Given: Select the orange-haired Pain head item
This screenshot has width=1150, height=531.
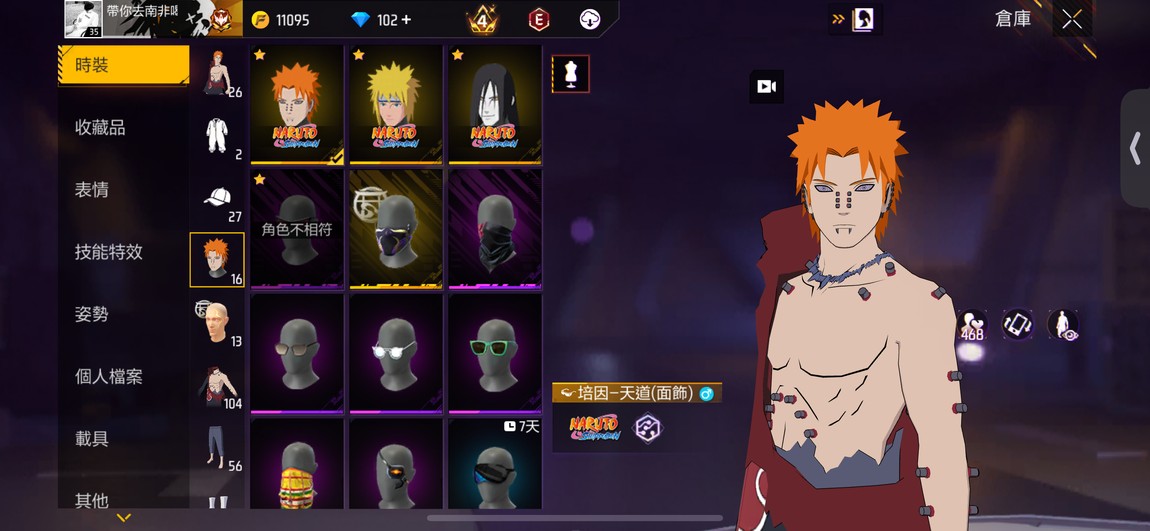Looking at the screenshot, I should [296, 104].
